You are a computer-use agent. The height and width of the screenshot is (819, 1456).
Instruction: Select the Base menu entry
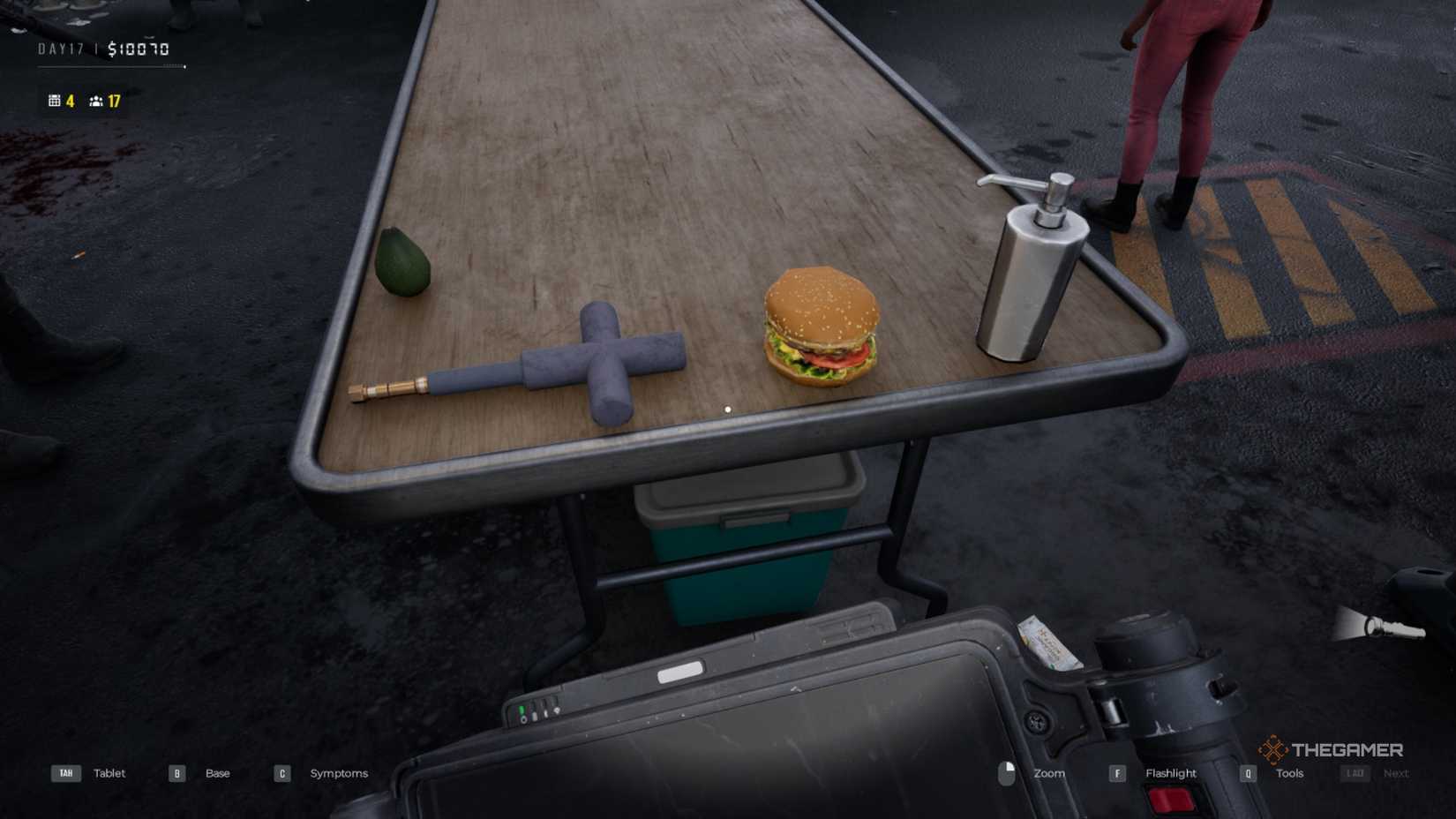tap(217, 773)
